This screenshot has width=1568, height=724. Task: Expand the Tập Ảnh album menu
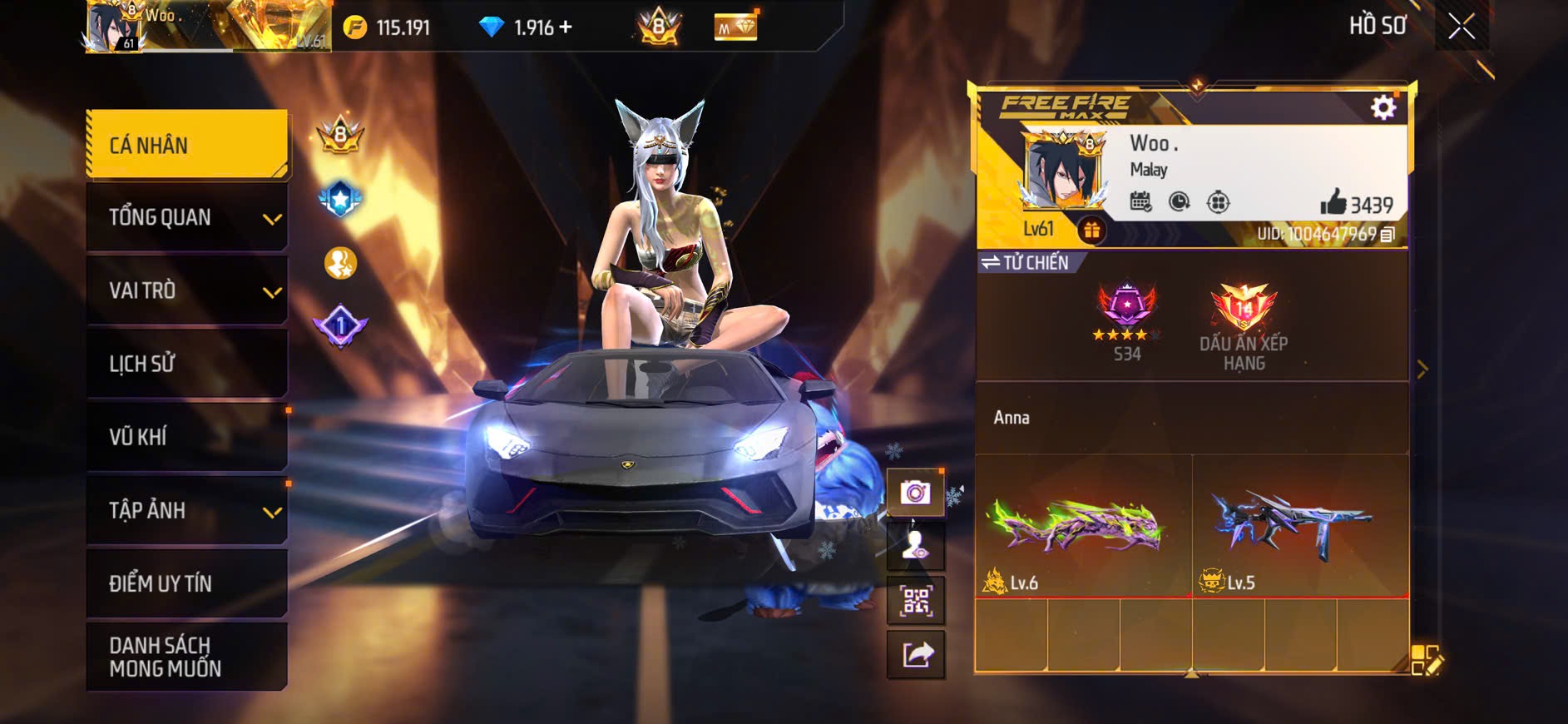[187, 510]
